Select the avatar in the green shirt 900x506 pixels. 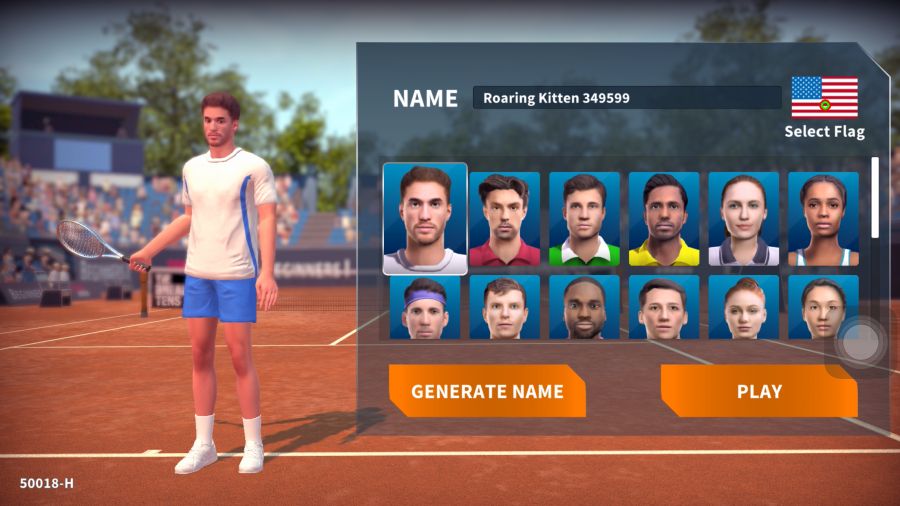[x=584, y=219]
